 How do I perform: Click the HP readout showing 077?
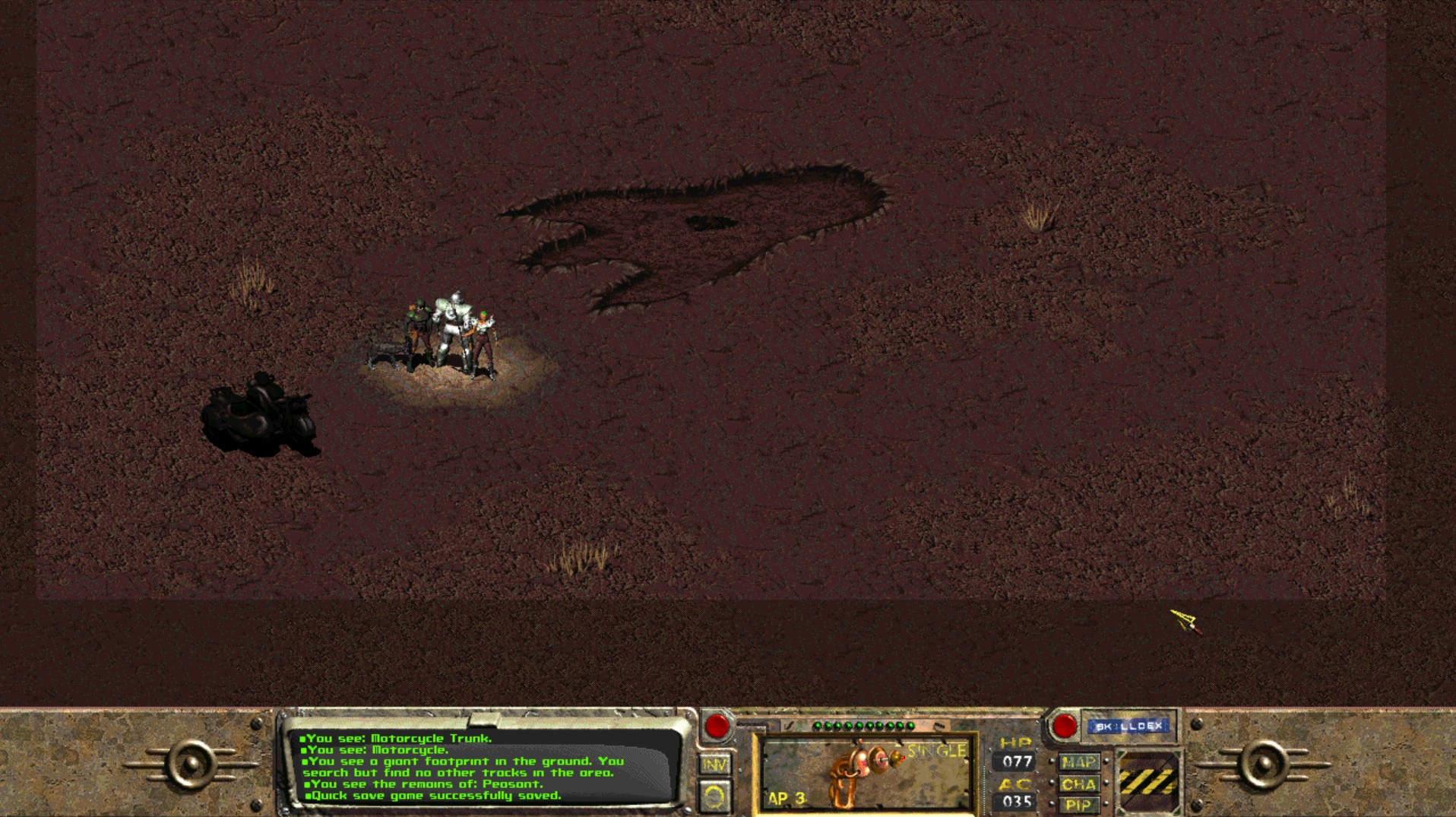(1014, 760)
